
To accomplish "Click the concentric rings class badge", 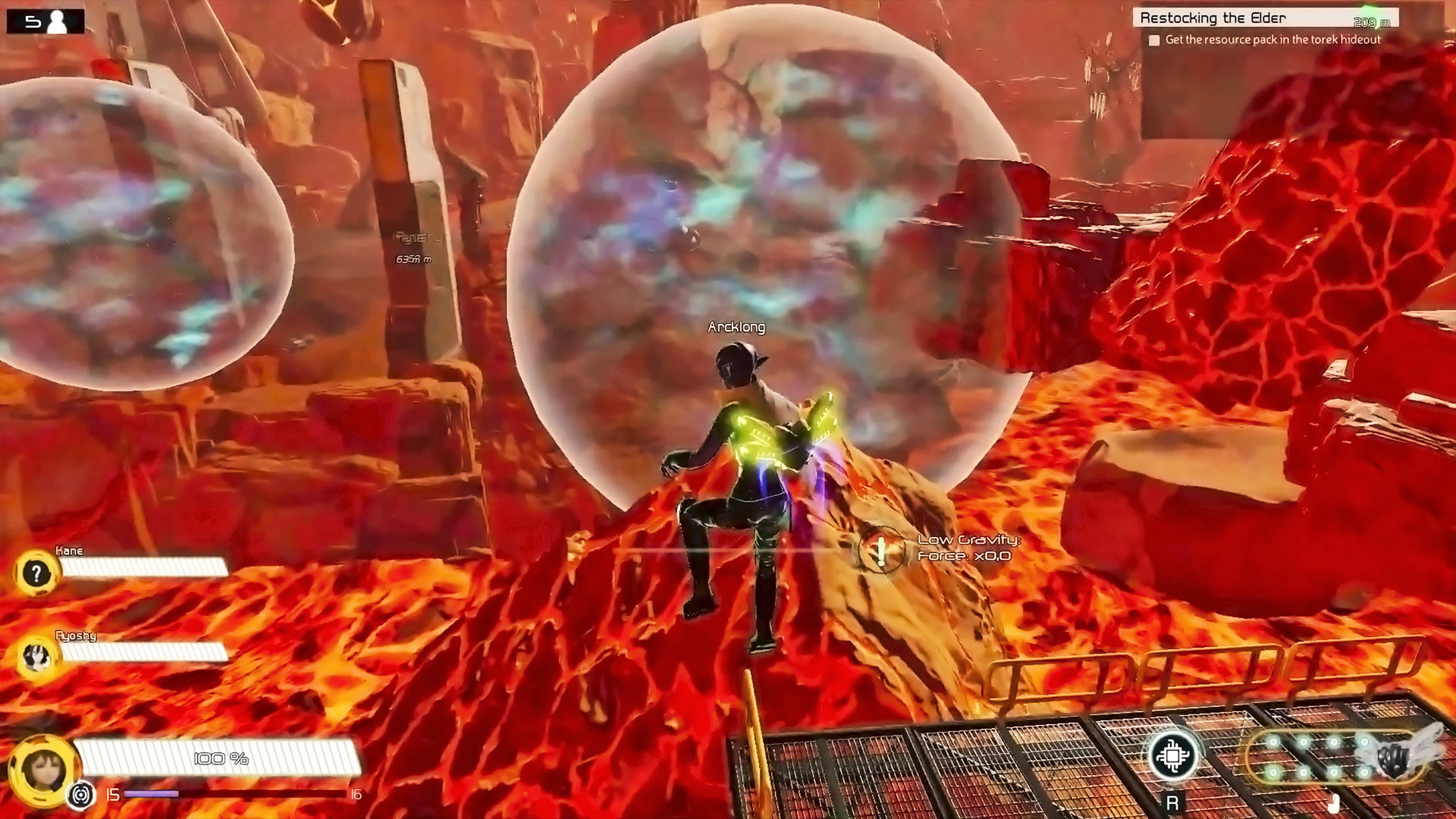I will click(x=80, y=795).
